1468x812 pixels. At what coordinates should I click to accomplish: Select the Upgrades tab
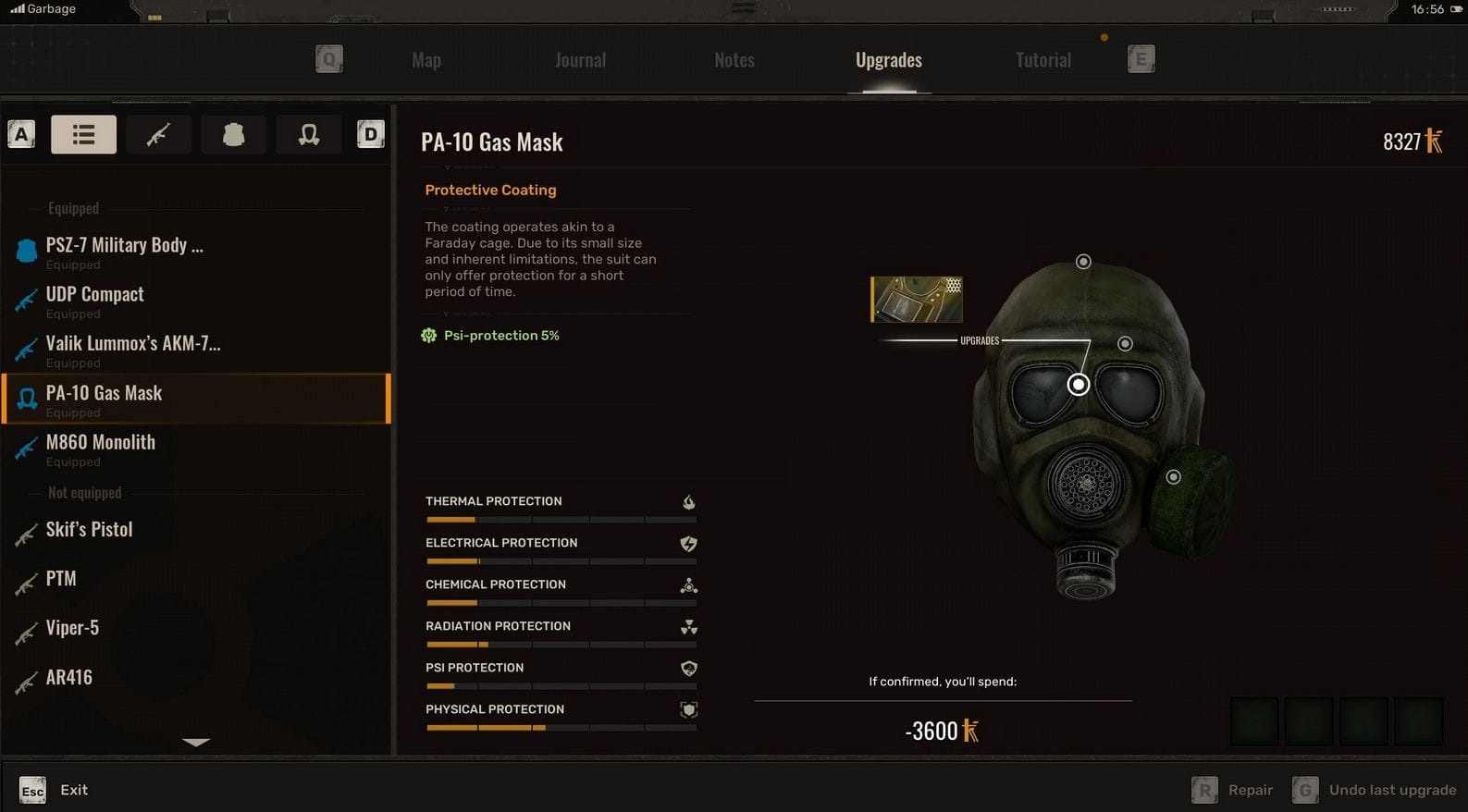tap(888, 60)
